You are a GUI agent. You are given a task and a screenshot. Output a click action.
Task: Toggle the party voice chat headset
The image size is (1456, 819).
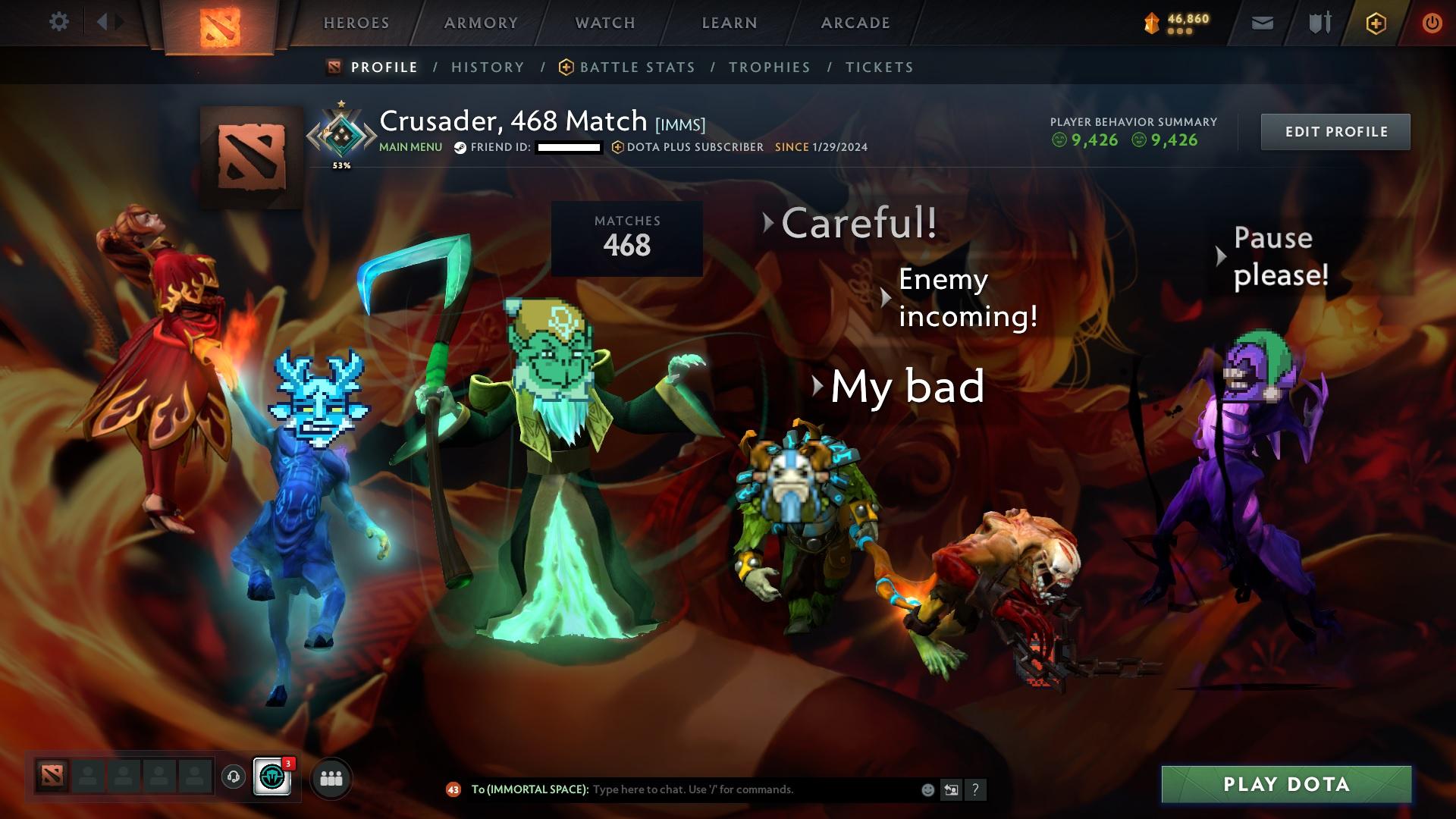pos(234,777)
